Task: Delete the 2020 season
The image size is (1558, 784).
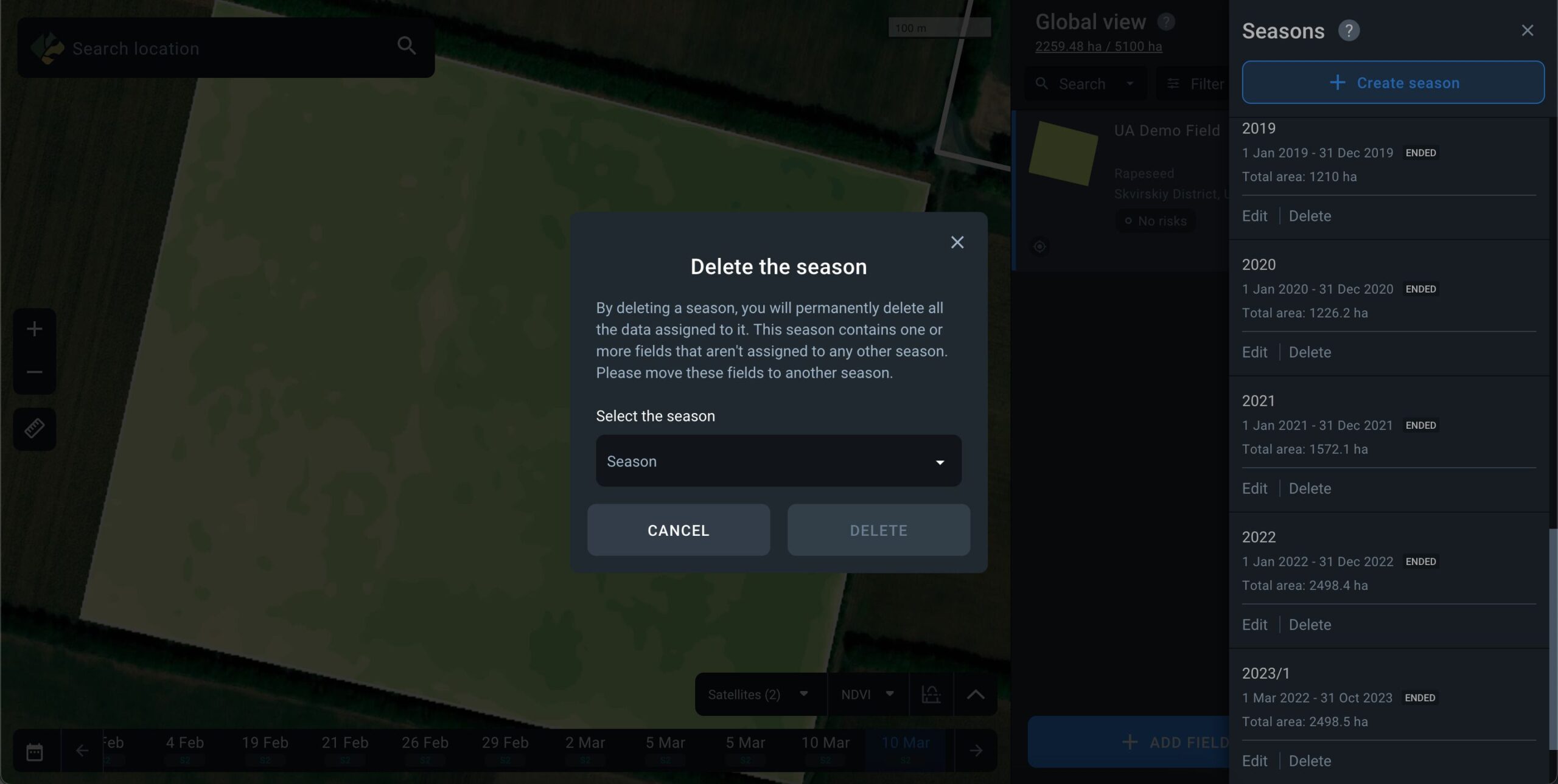Action: coord(1310,352)
